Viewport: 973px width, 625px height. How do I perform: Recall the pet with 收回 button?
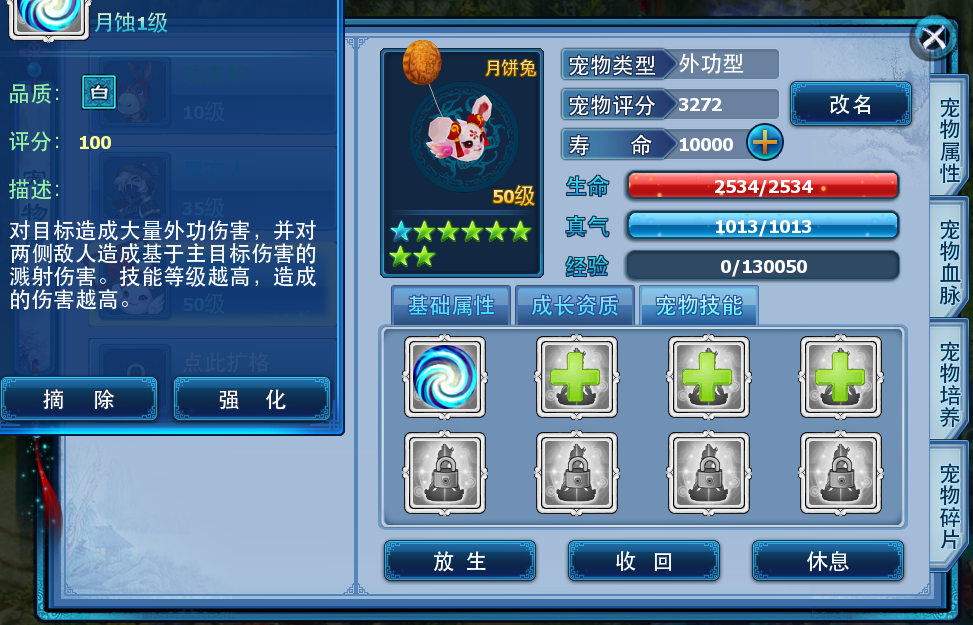(x=644, y=561)
